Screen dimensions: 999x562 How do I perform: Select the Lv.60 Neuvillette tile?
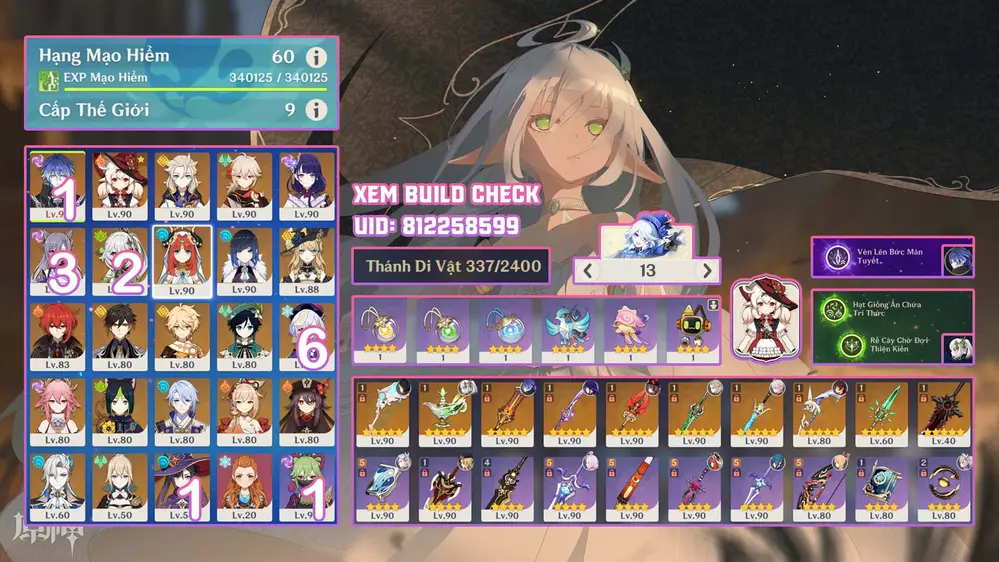[57, 487]
